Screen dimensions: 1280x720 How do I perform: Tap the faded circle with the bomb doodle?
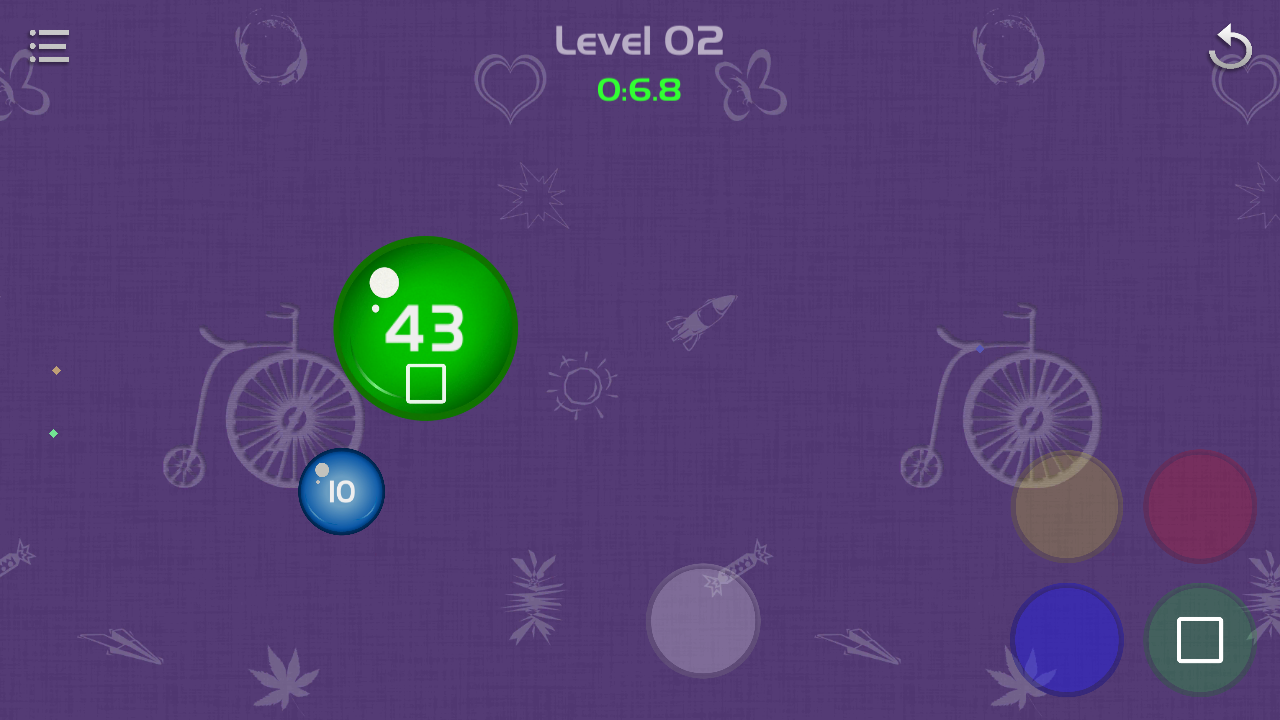pyautogui.click(x=703, y=620)
